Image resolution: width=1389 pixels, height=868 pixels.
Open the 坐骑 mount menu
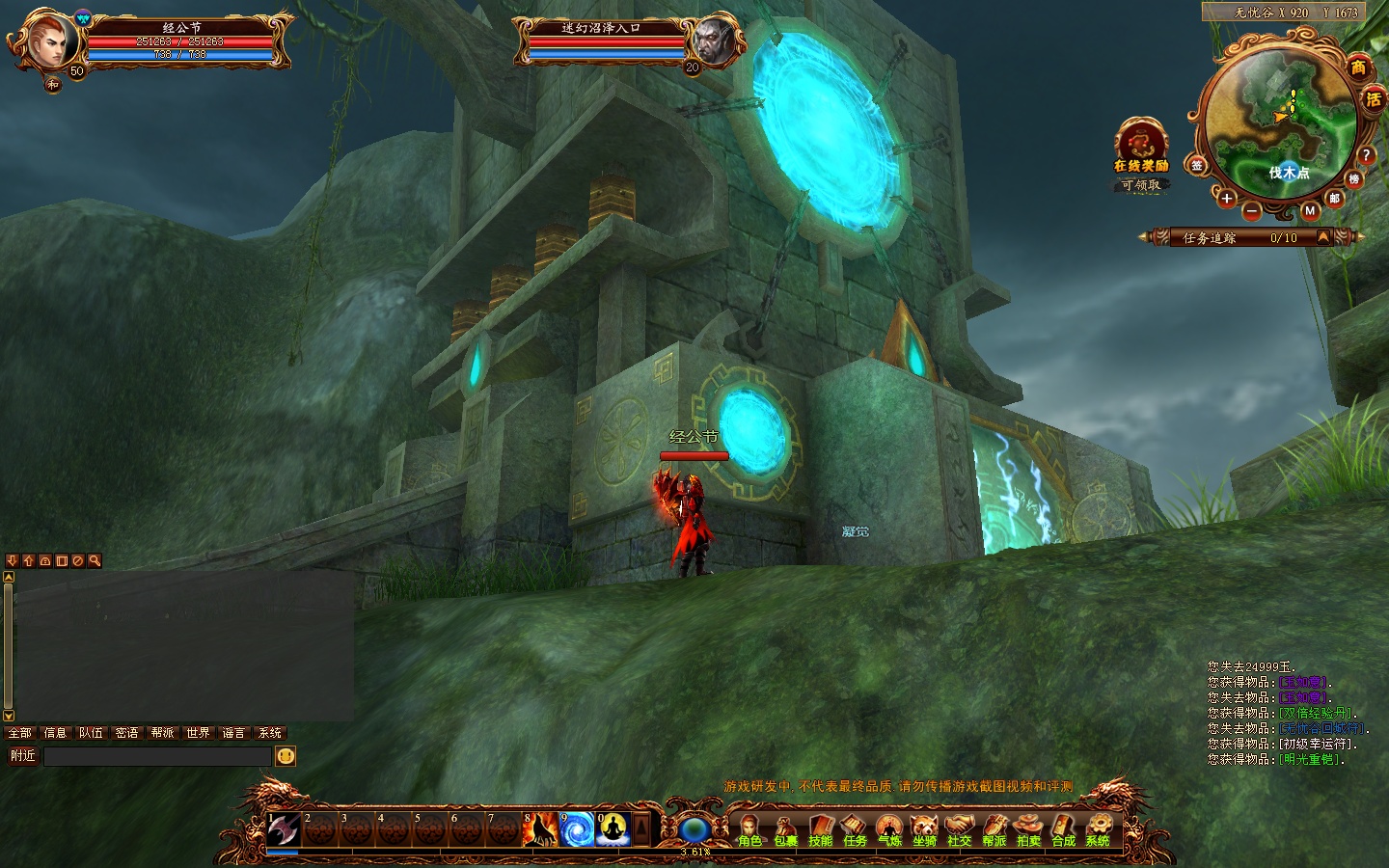pos(924,828)
